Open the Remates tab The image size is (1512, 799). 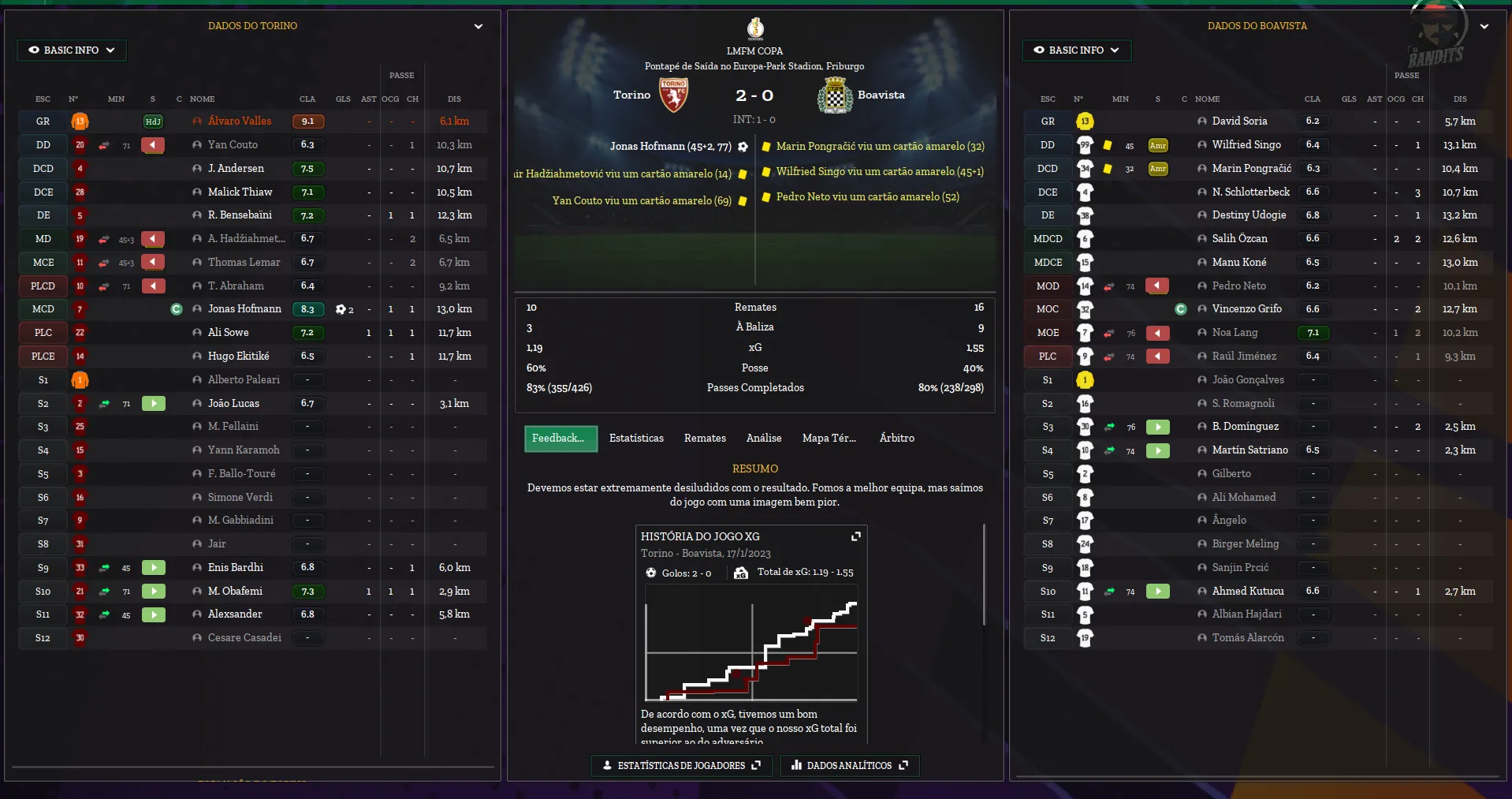[705, 439]
